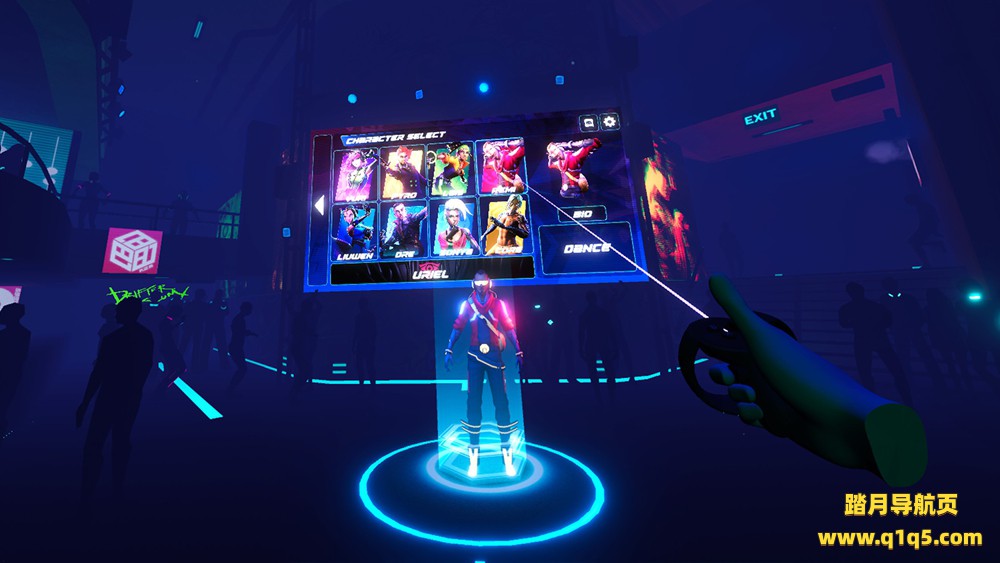The height and width of the screenshot is (563, 1000).
Task: Open the selected character's Bio
Action: (581, 213)
